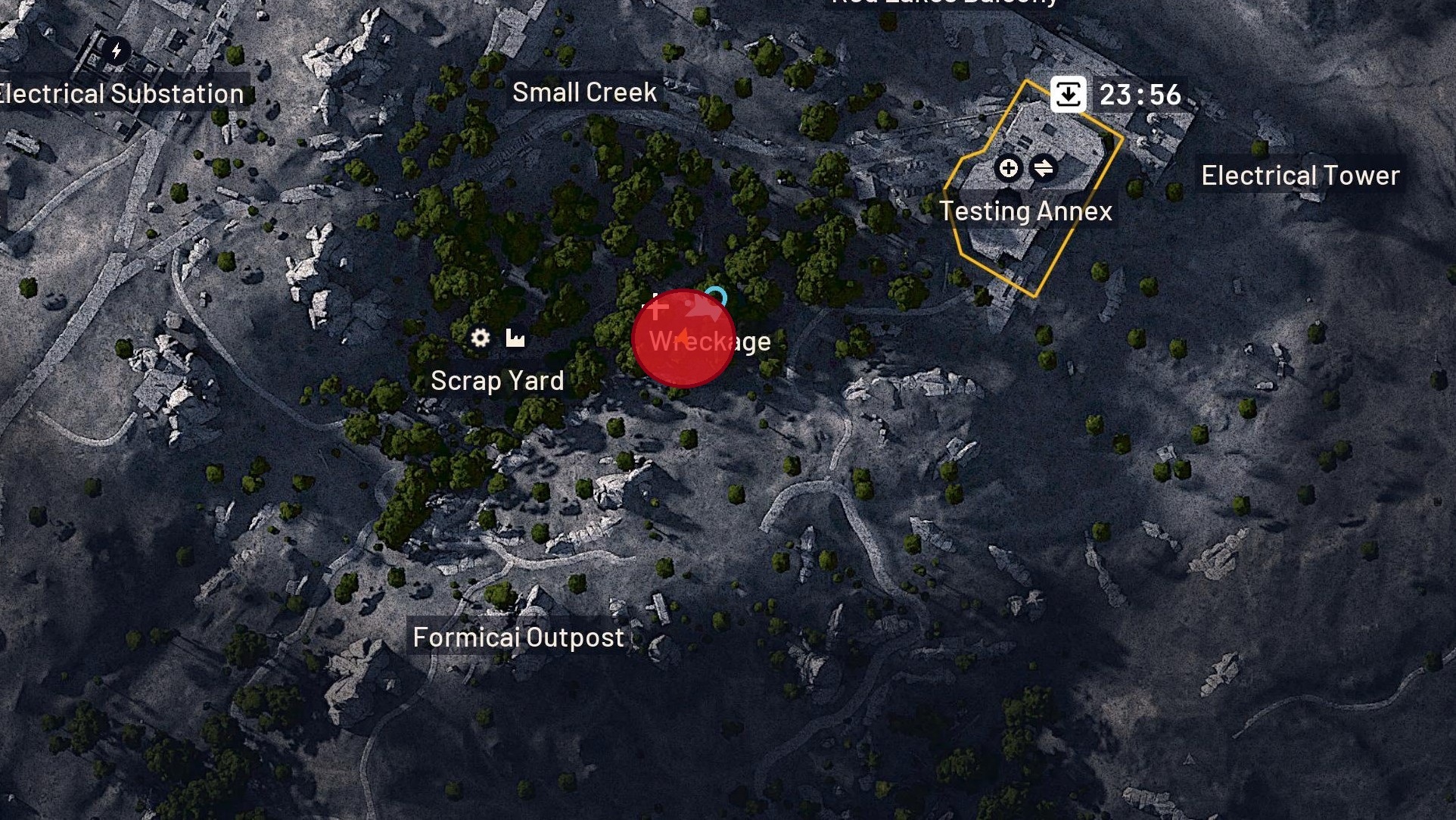Click the lightning bolt marker at Electrical Substation
This screenshot has height=820, width=1456.
point(117,51)
